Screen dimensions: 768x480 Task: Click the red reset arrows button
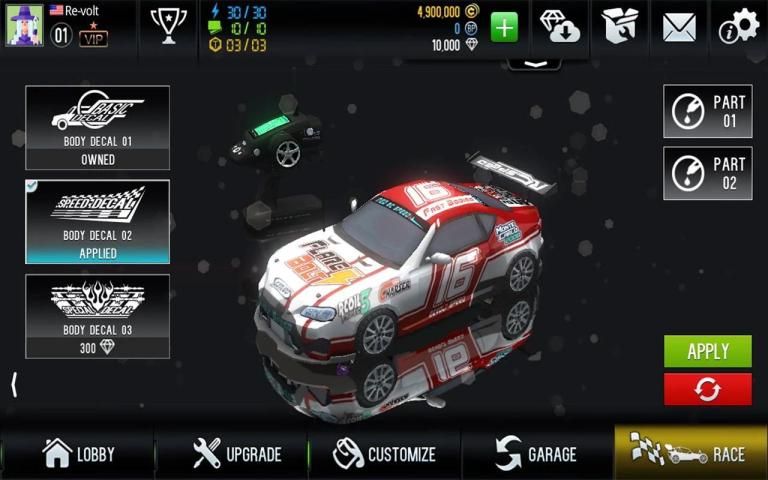tap(707, 389)
